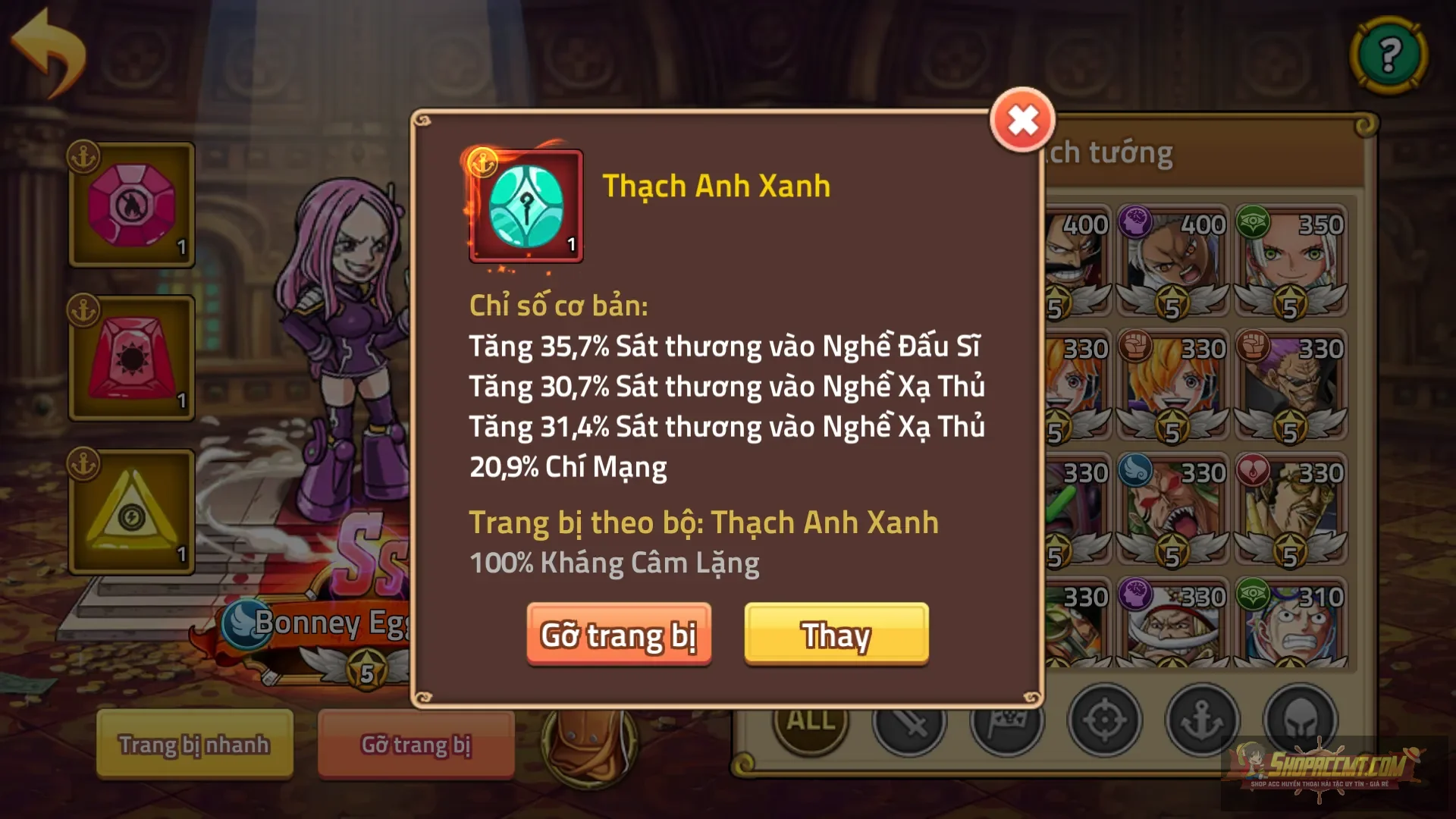The image size is (1456, 819).
Task: Toggle the ALL hero filter
Action: coord(808,720)
